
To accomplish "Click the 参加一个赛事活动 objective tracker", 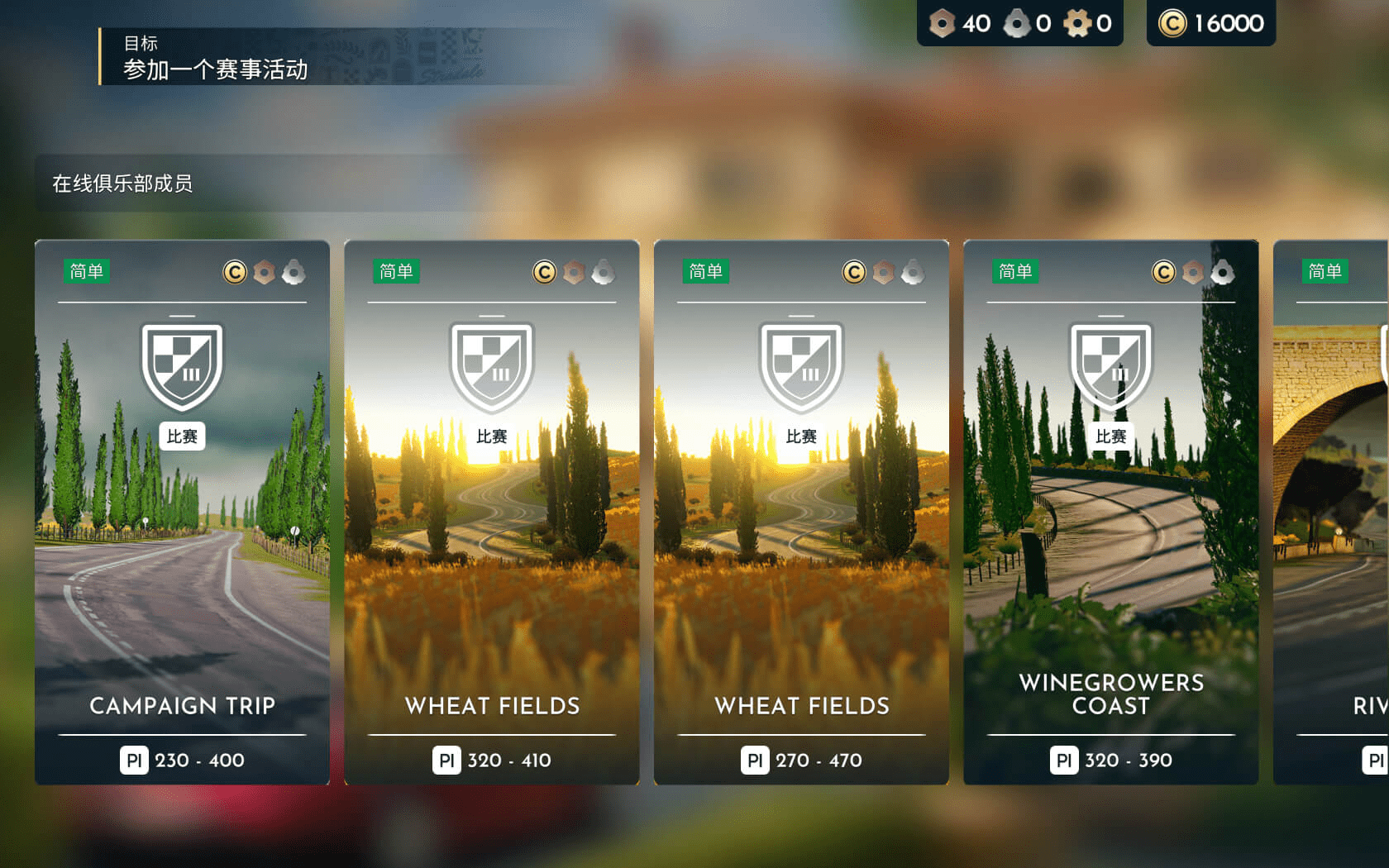I will [x=215, y=58].
